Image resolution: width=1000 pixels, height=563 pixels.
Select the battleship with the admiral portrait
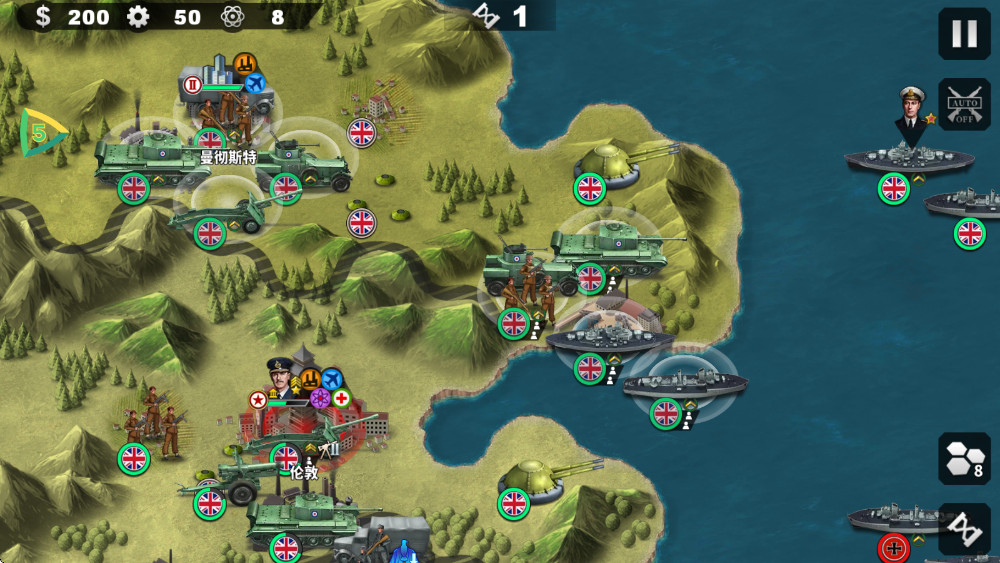pos(908,158)
